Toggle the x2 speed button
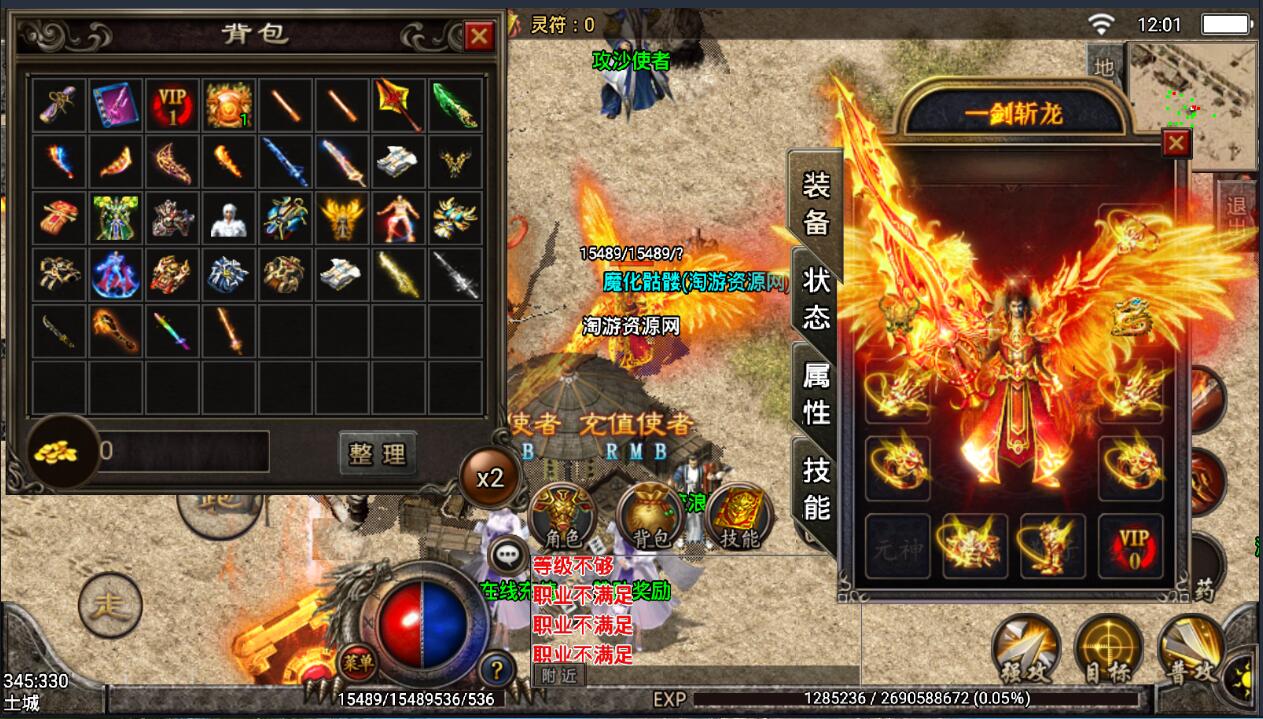This screenshot has height=719, width=1263. pos(489,478)
